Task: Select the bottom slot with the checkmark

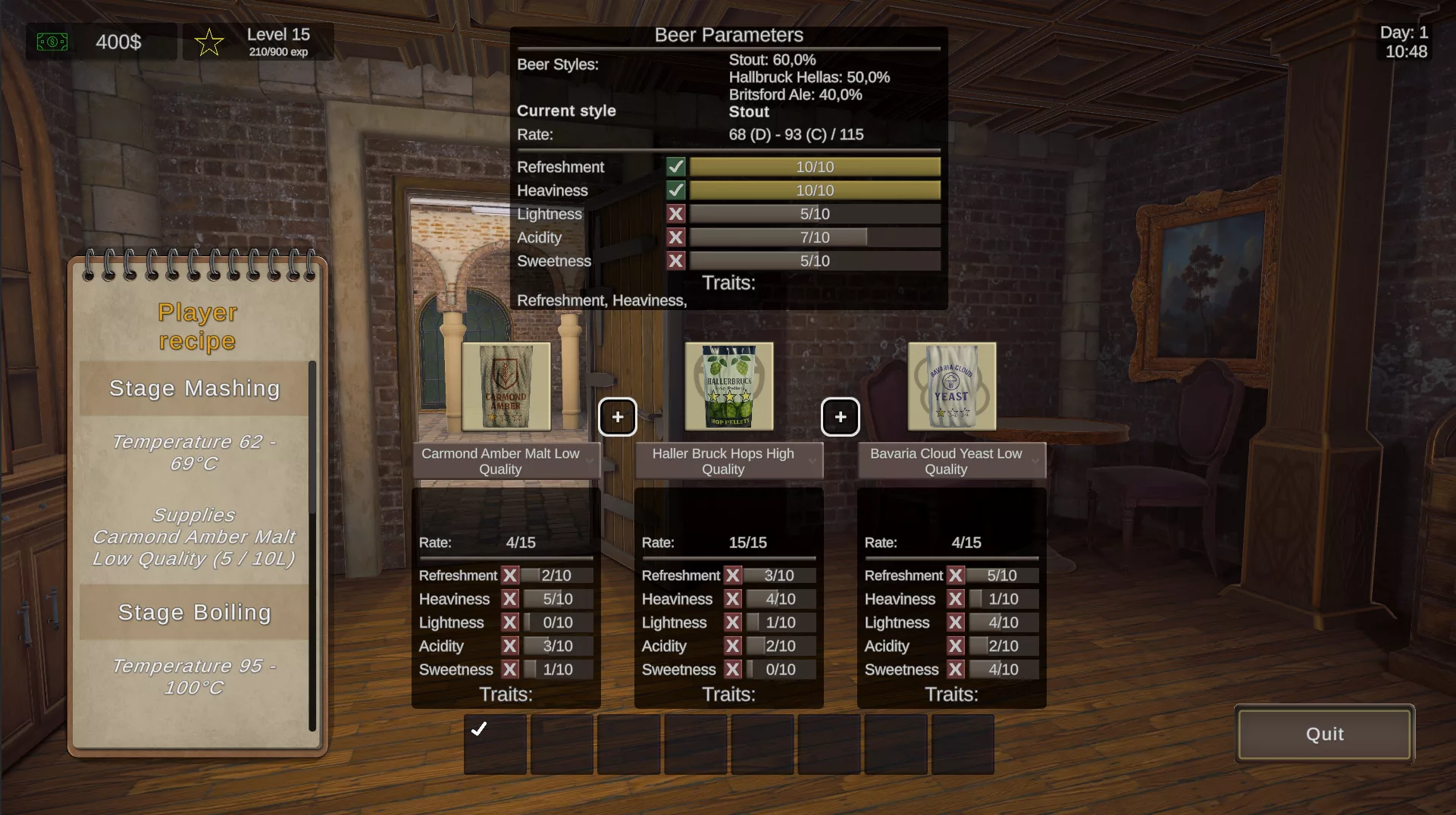Action: 495,744
